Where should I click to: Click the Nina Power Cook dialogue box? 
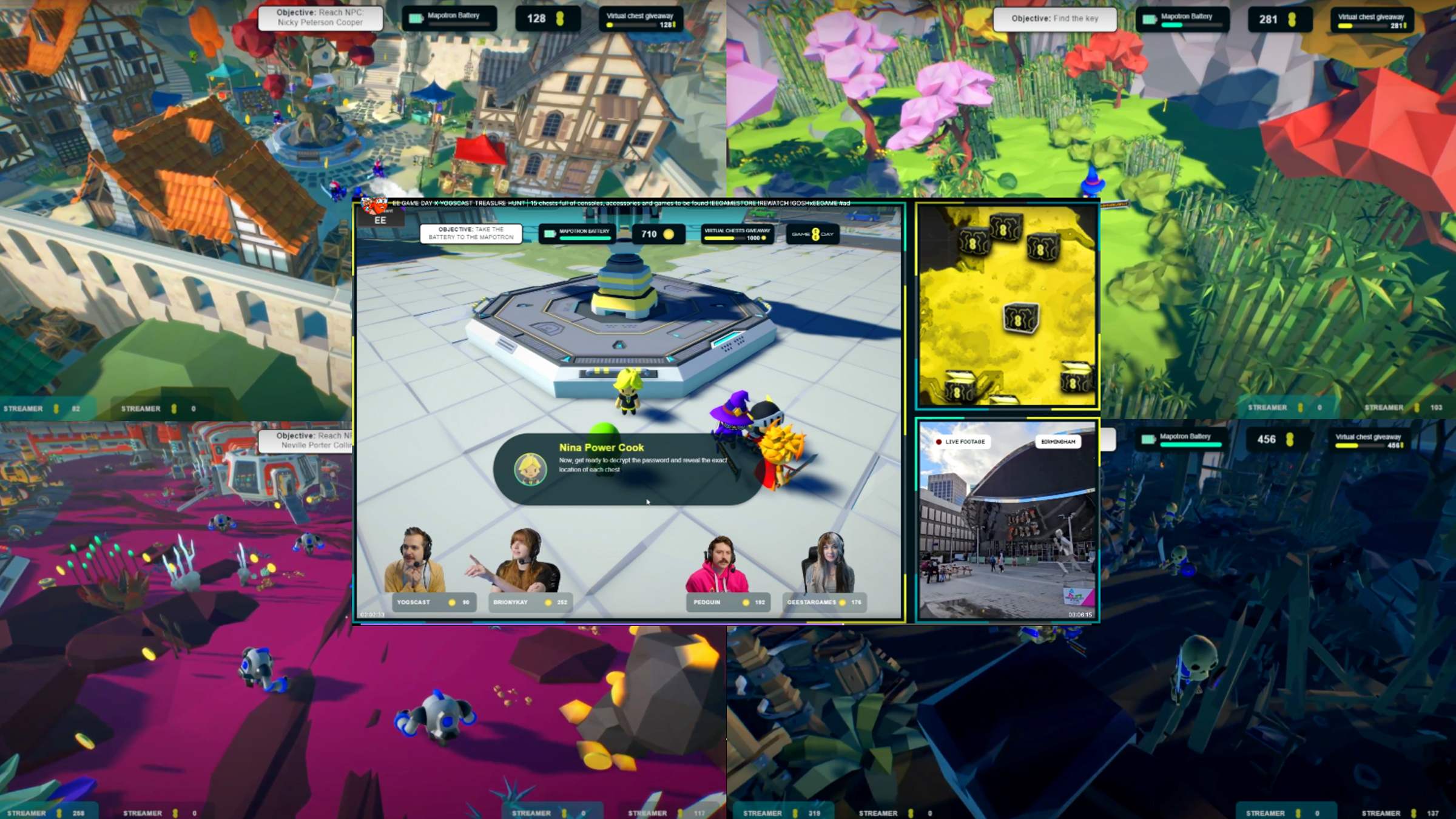coord(628,468)
